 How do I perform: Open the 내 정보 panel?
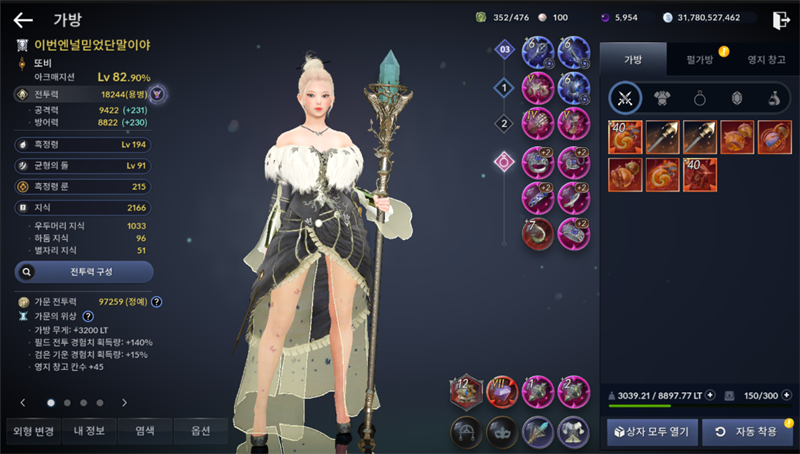(x=84, y=431)
